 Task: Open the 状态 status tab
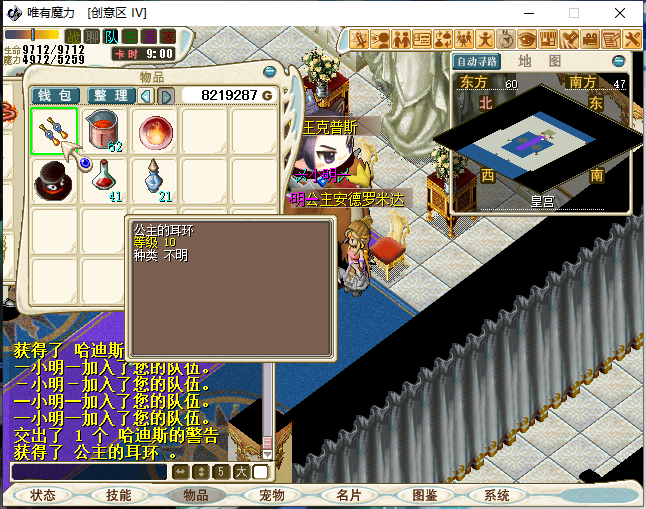pos(43,495)
